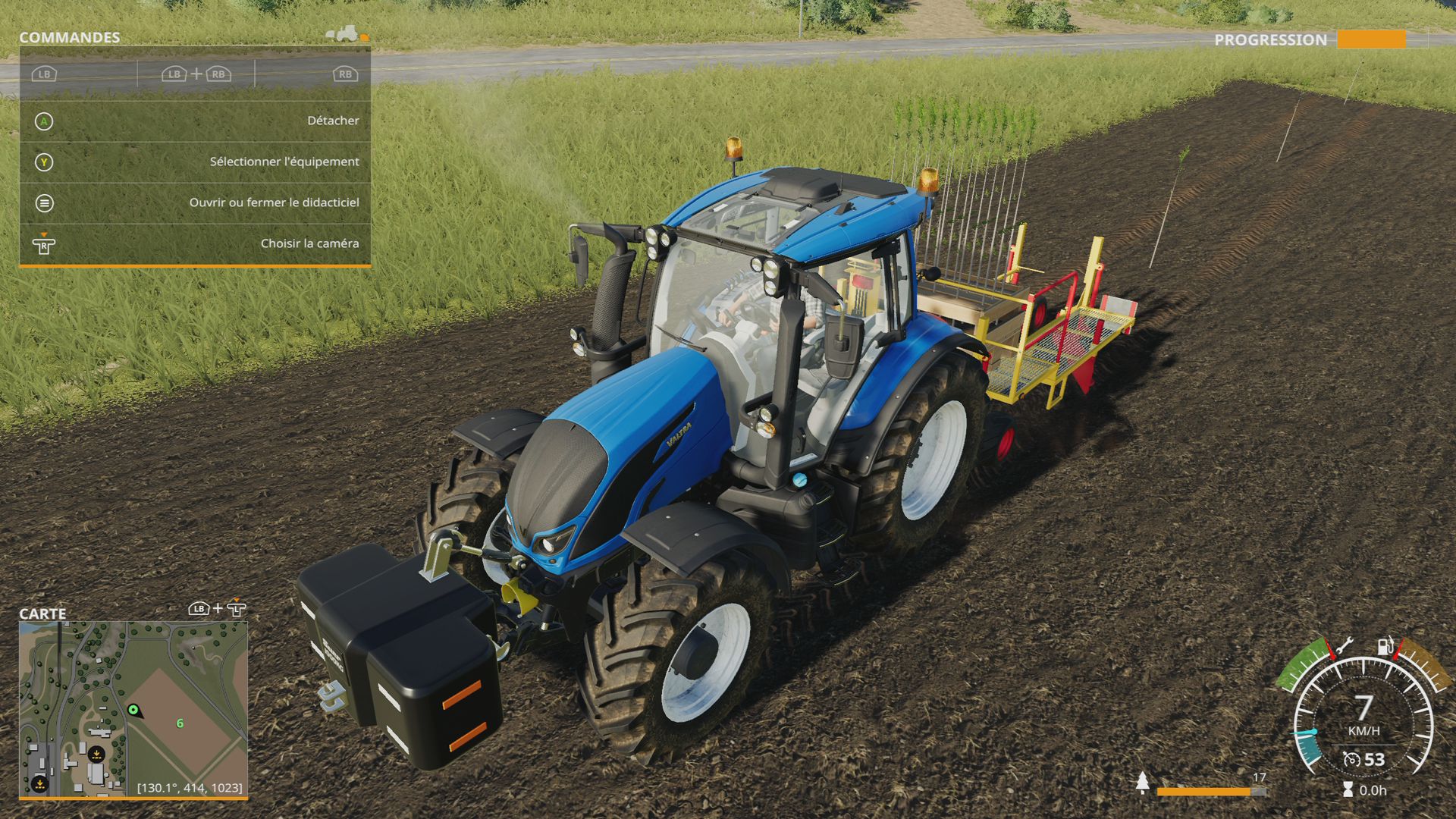Click the menu button icon for the didacticiel
This screenshot has height=819, width=1456.
click(x=44, y=202)
